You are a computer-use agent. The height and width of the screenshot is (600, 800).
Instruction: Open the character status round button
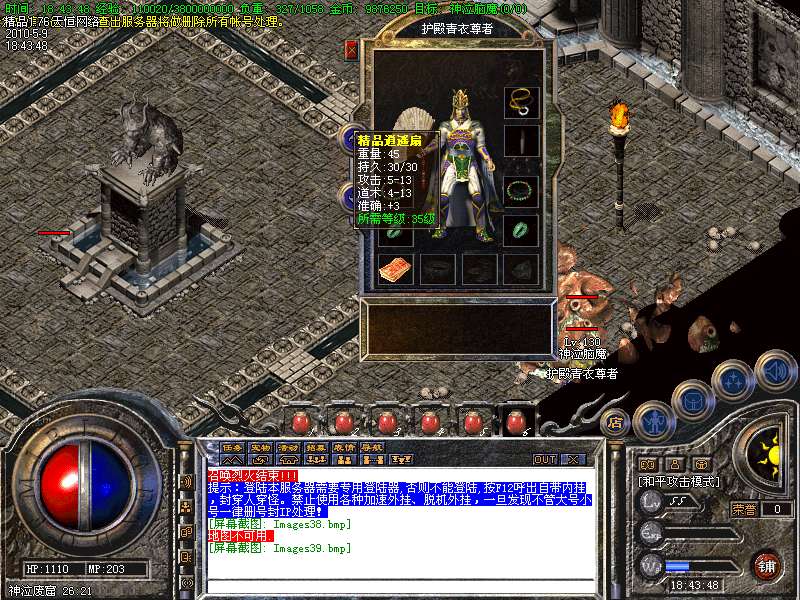point(652,420)
